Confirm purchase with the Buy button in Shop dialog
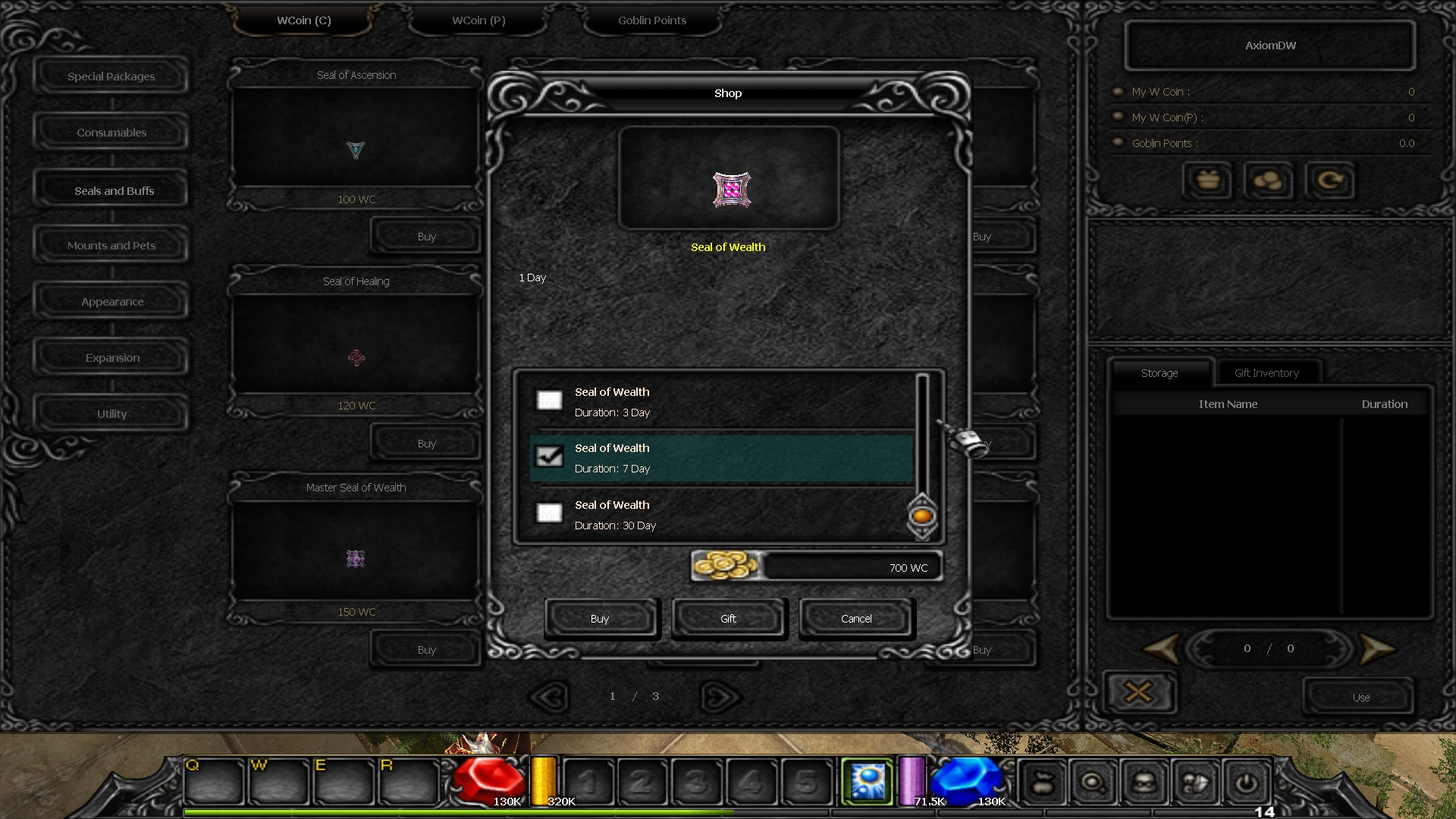Screen dimensions: 1456x819 (x=600, y=619)
